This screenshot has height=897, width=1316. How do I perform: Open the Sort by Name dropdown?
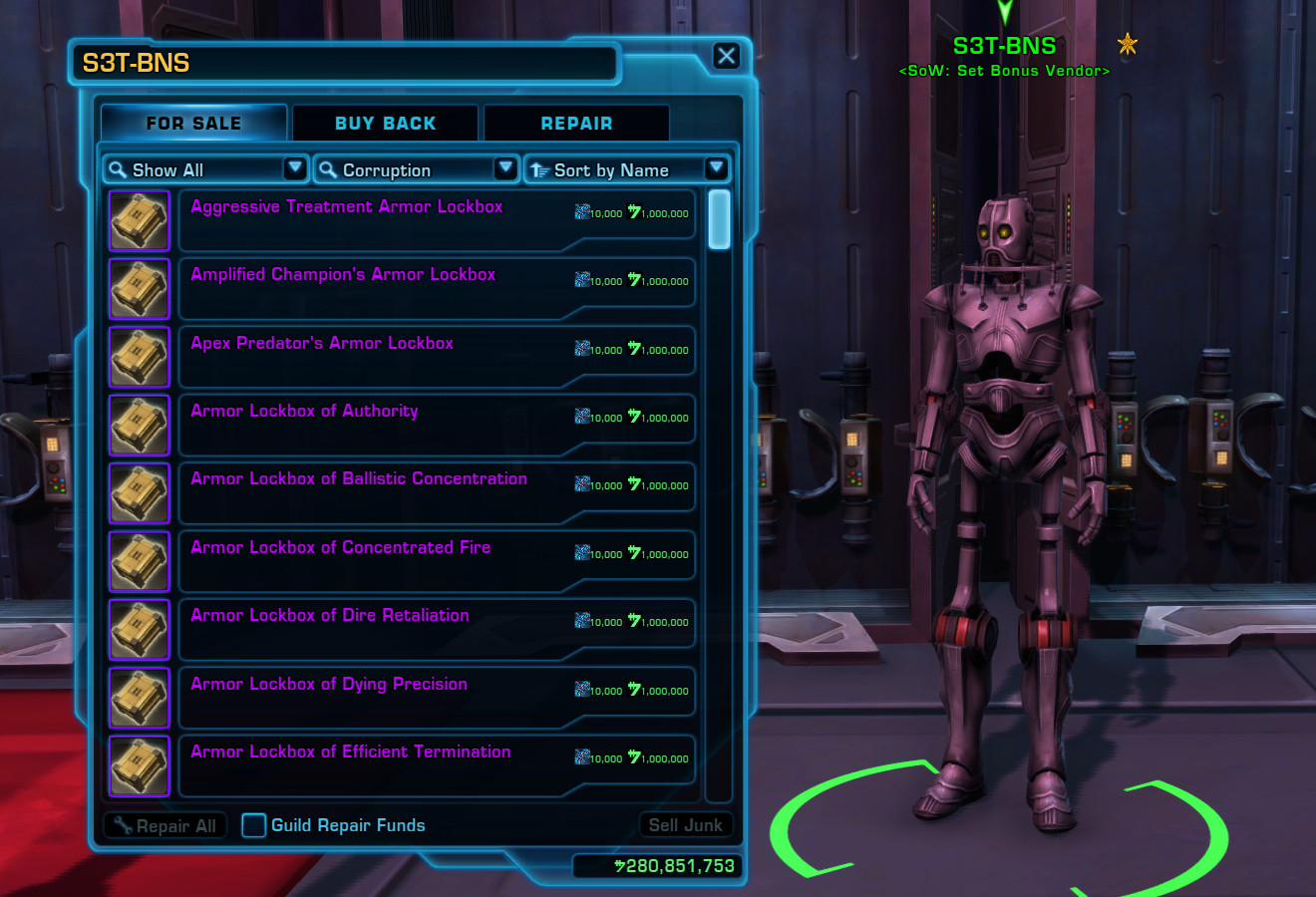[626, 169]
